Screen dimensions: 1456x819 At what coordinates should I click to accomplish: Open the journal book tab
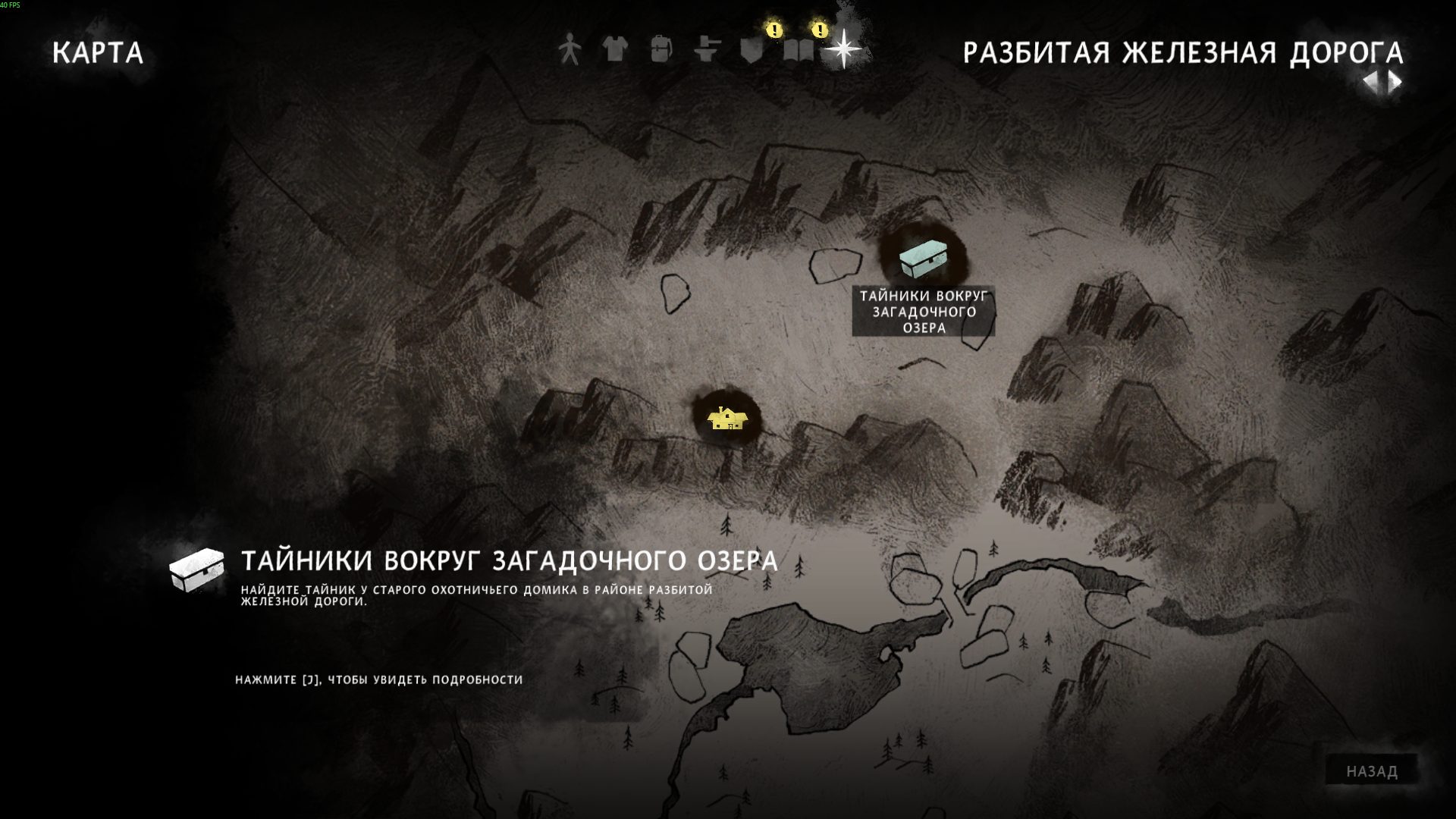pos(799,50)
